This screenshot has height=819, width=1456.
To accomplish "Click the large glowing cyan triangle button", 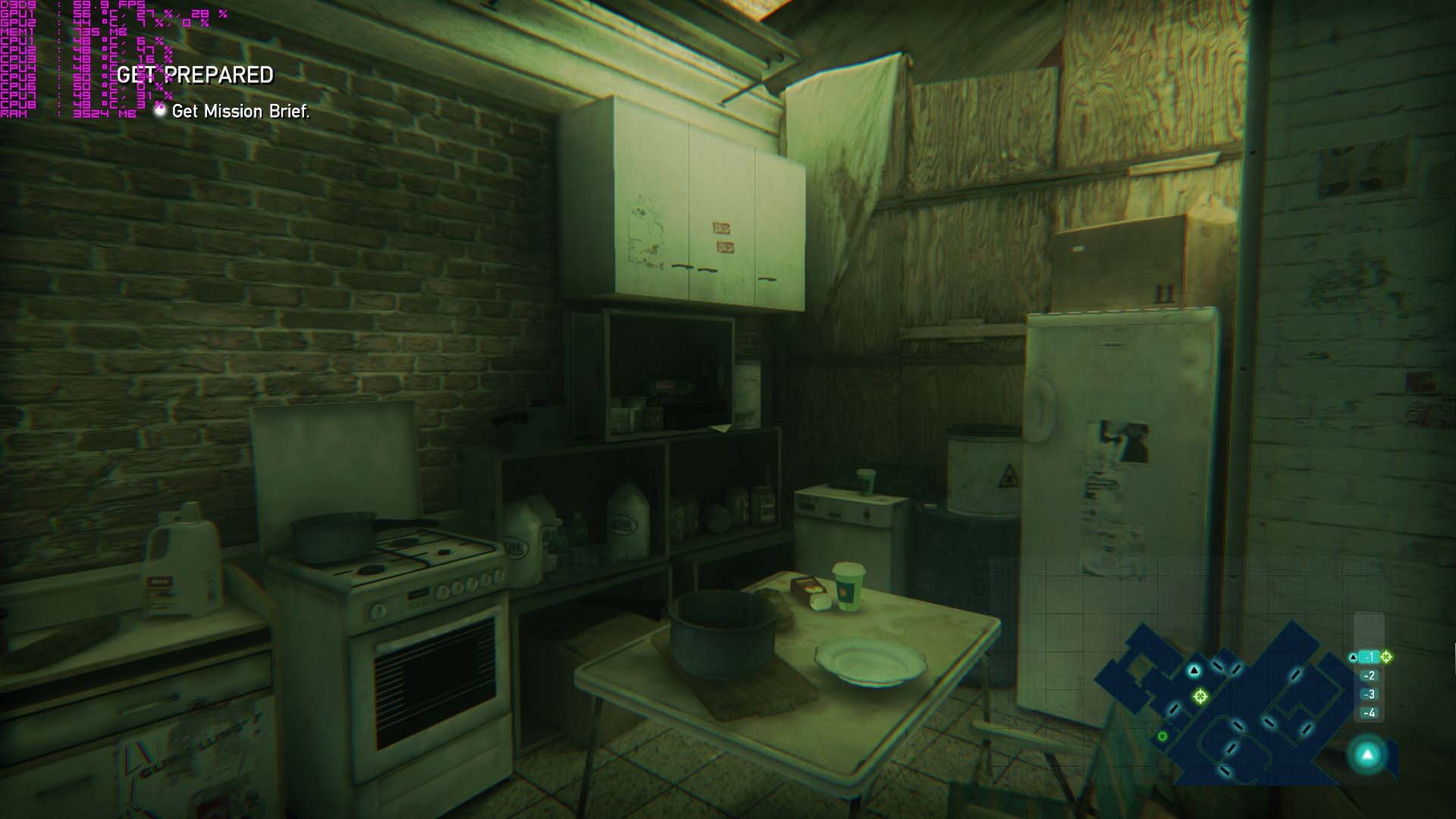I will (x=1367, y=755).
